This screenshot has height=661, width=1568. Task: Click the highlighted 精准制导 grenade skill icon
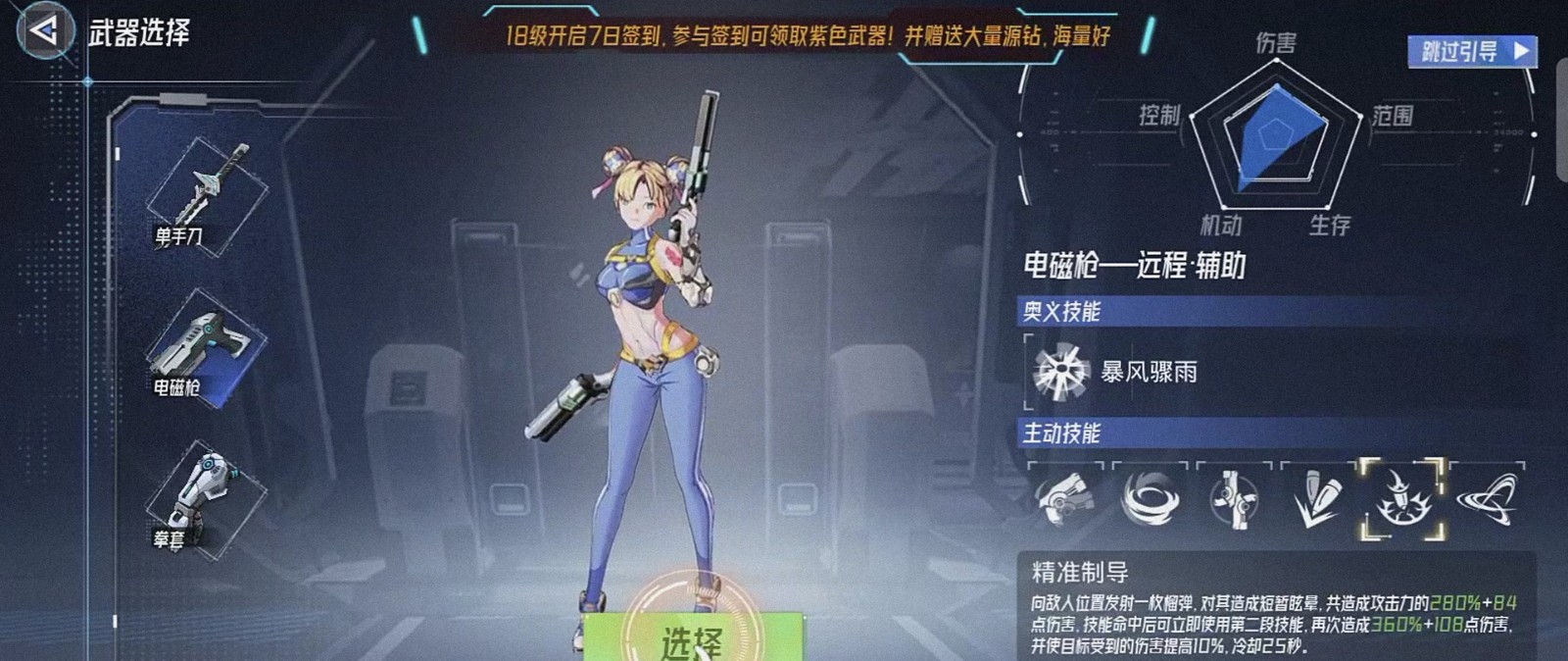(x=1401, y=498)
